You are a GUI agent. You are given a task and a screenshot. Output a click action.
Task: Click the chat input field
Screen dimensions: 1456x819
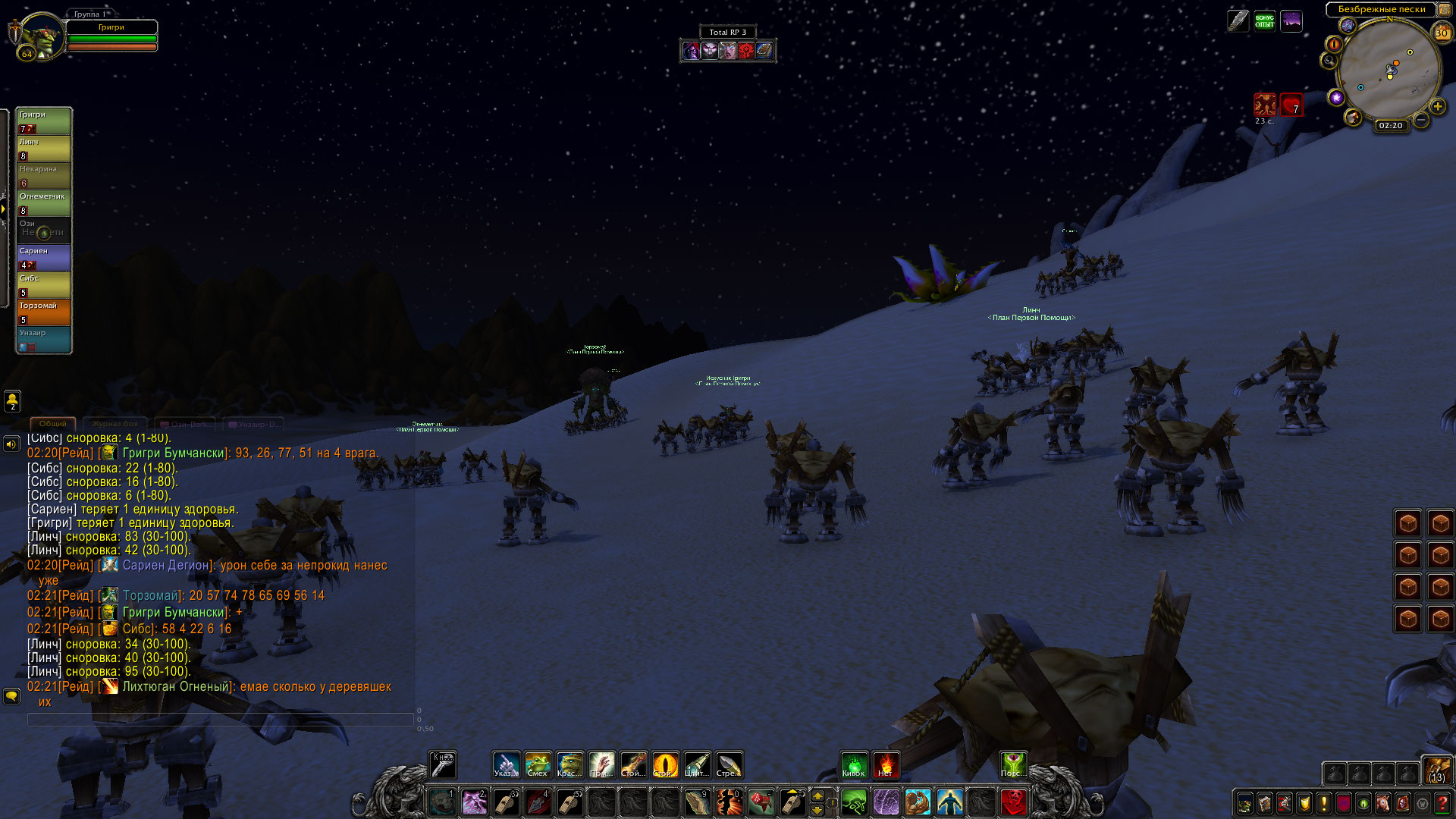[x=220, y=719]
